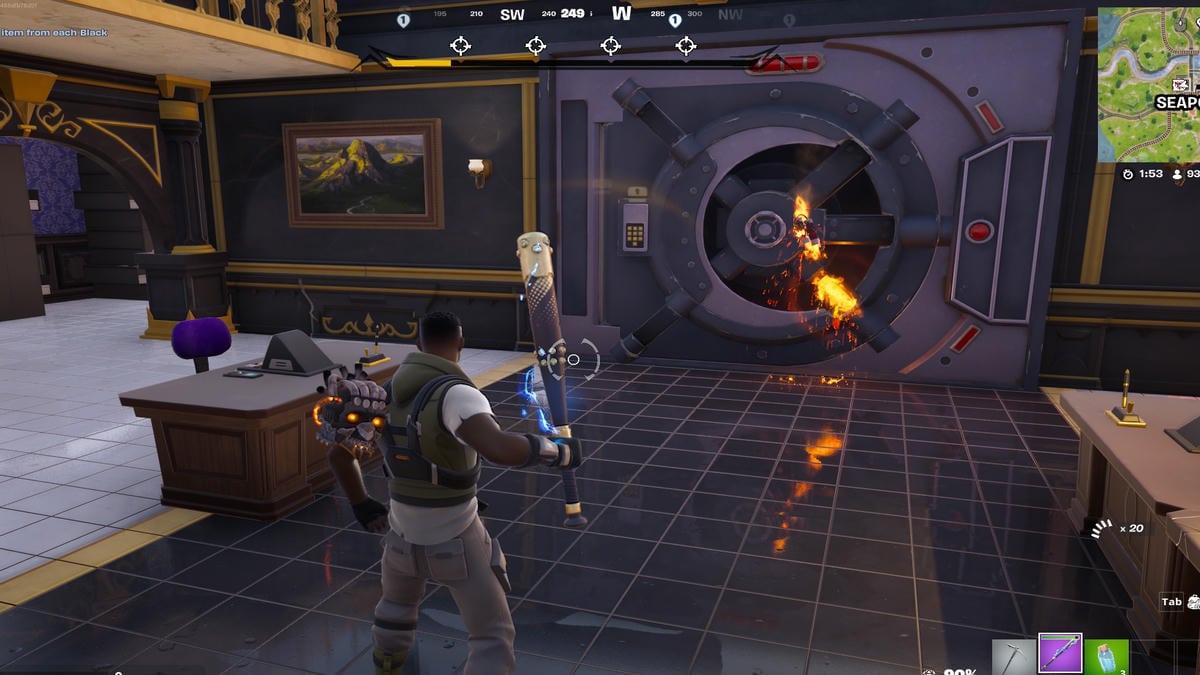
Task: Choose the purple baseball bat weapon slot
Action: tap(1060, 655)
